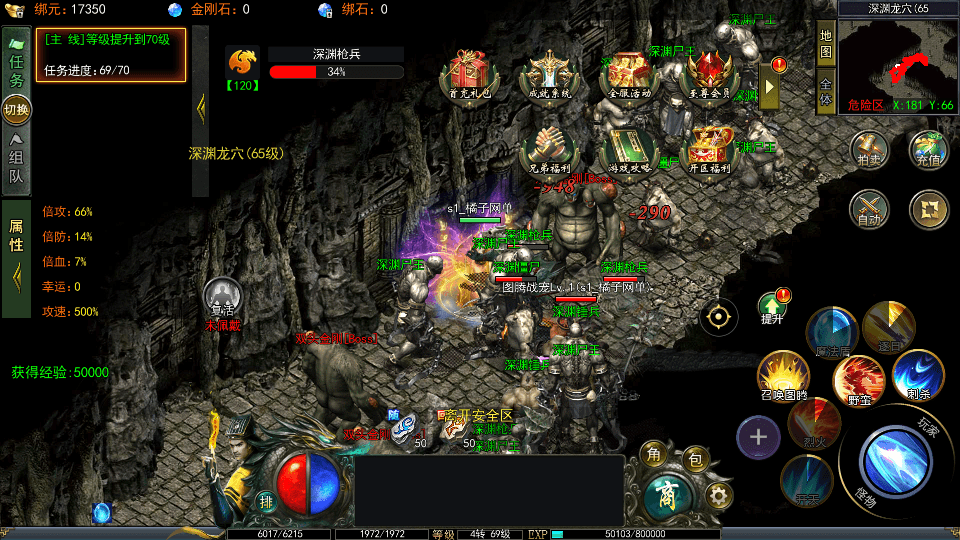Expand the top icon row arrow
The width and height of the screenshot is (960, 540).
(x=770, y=86)
